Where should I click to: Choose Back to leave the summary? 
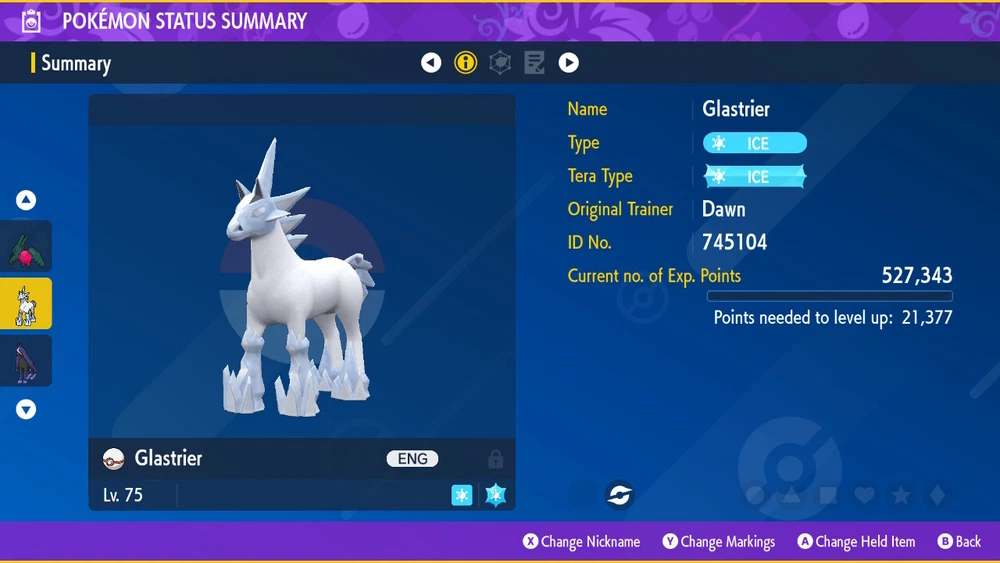[x=959, y=542]
